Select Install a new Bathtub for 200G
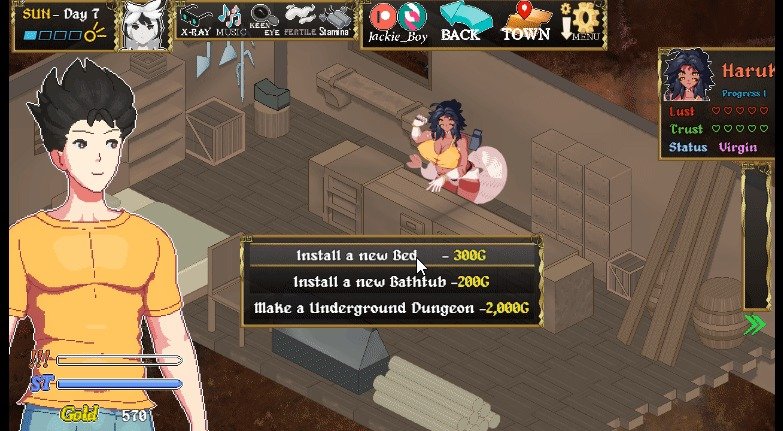The height and width of the screenshot is (431, 783). (x=392, y=282)
